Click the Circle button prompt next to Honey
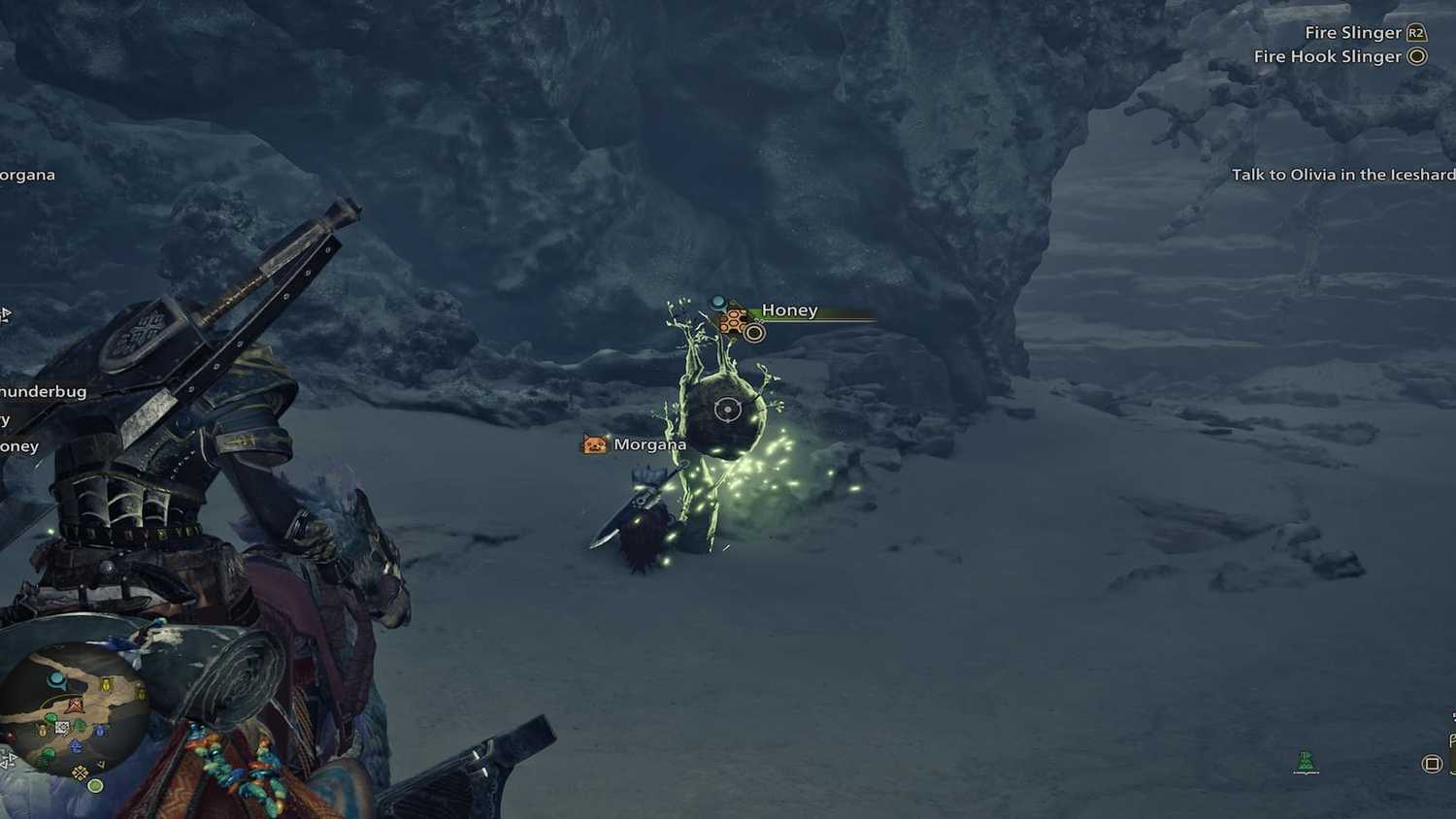The height and width of the screenshot is (819, 1456). 756,332
